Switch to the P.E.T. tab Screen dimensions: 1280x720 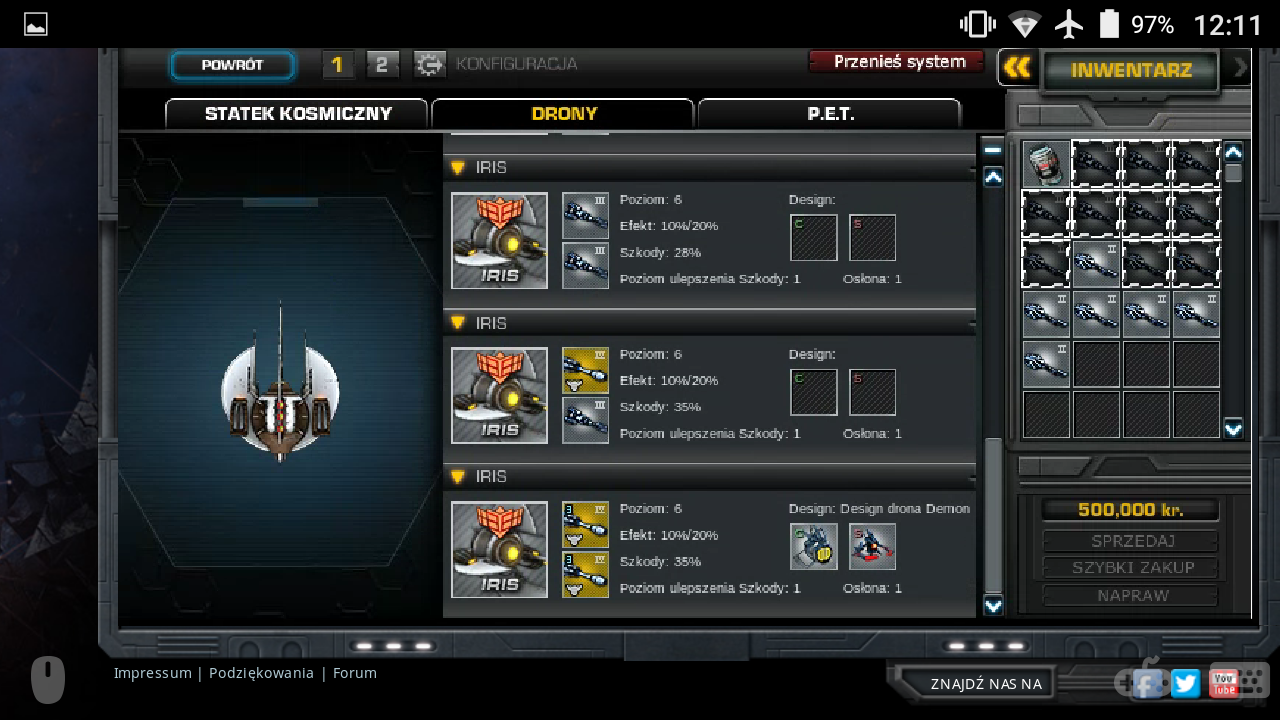(830, 114)
